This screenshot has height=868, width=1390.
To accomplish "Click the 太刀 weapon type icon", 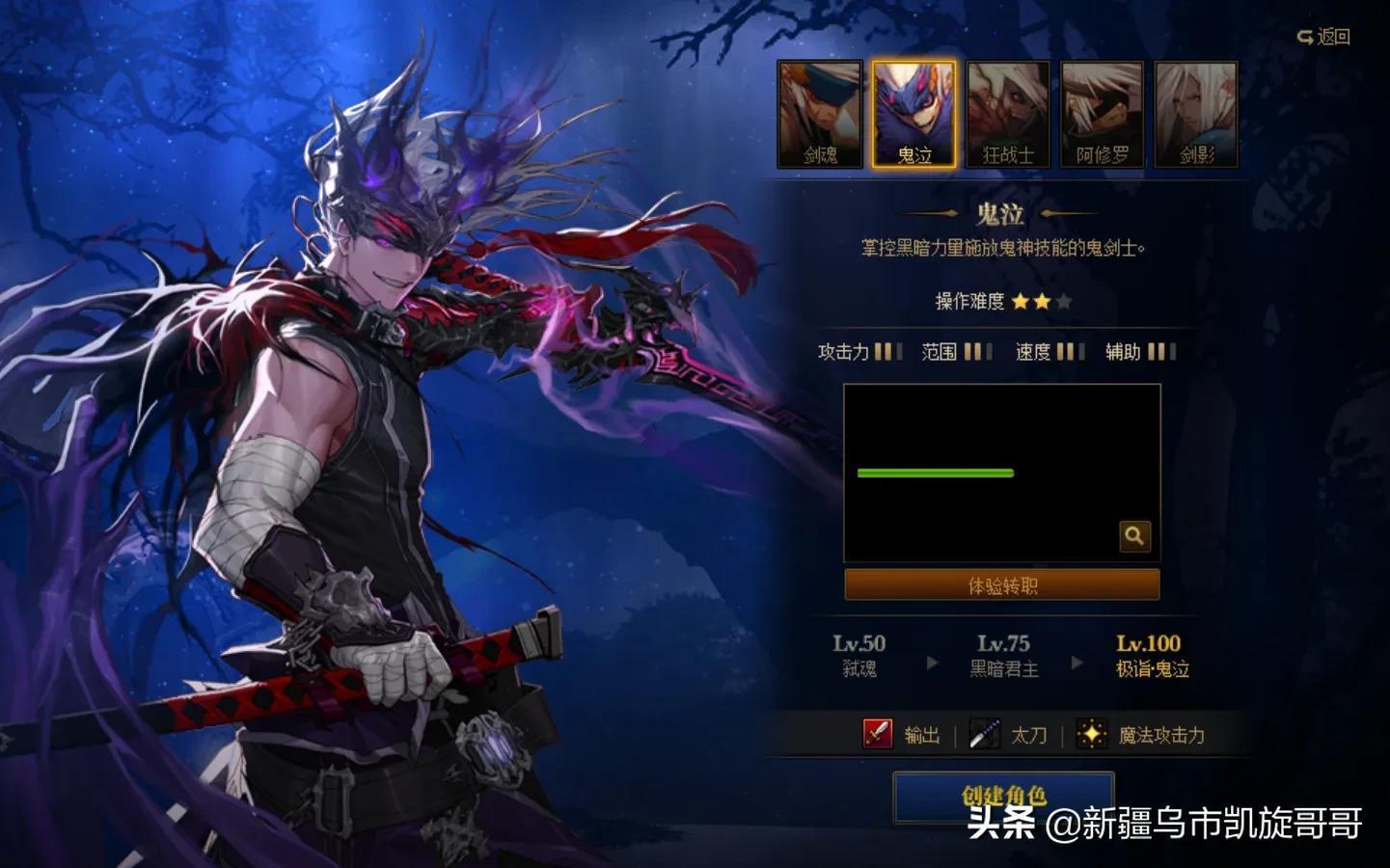I will point(985,735).
